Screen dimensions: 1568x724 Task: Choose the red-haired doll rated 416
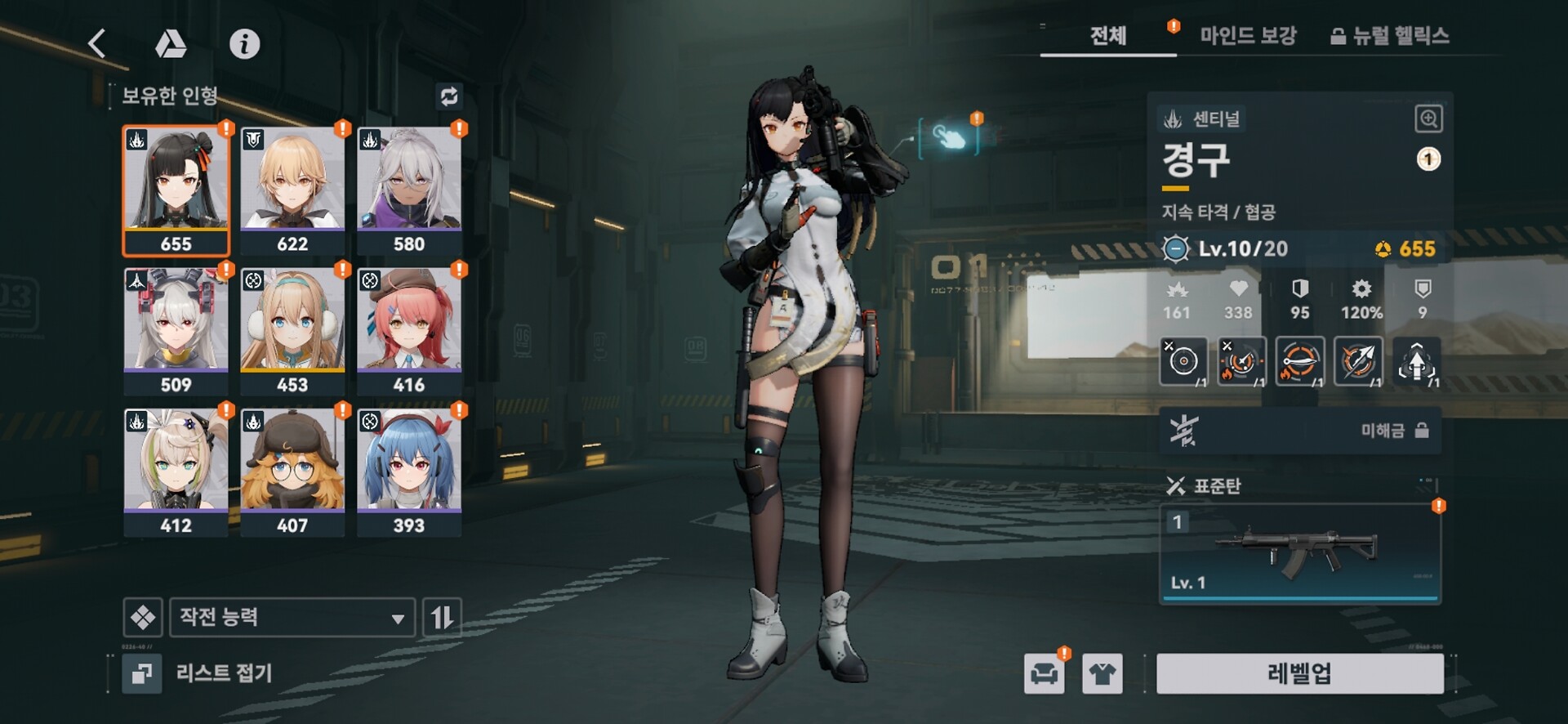[409, 330]
